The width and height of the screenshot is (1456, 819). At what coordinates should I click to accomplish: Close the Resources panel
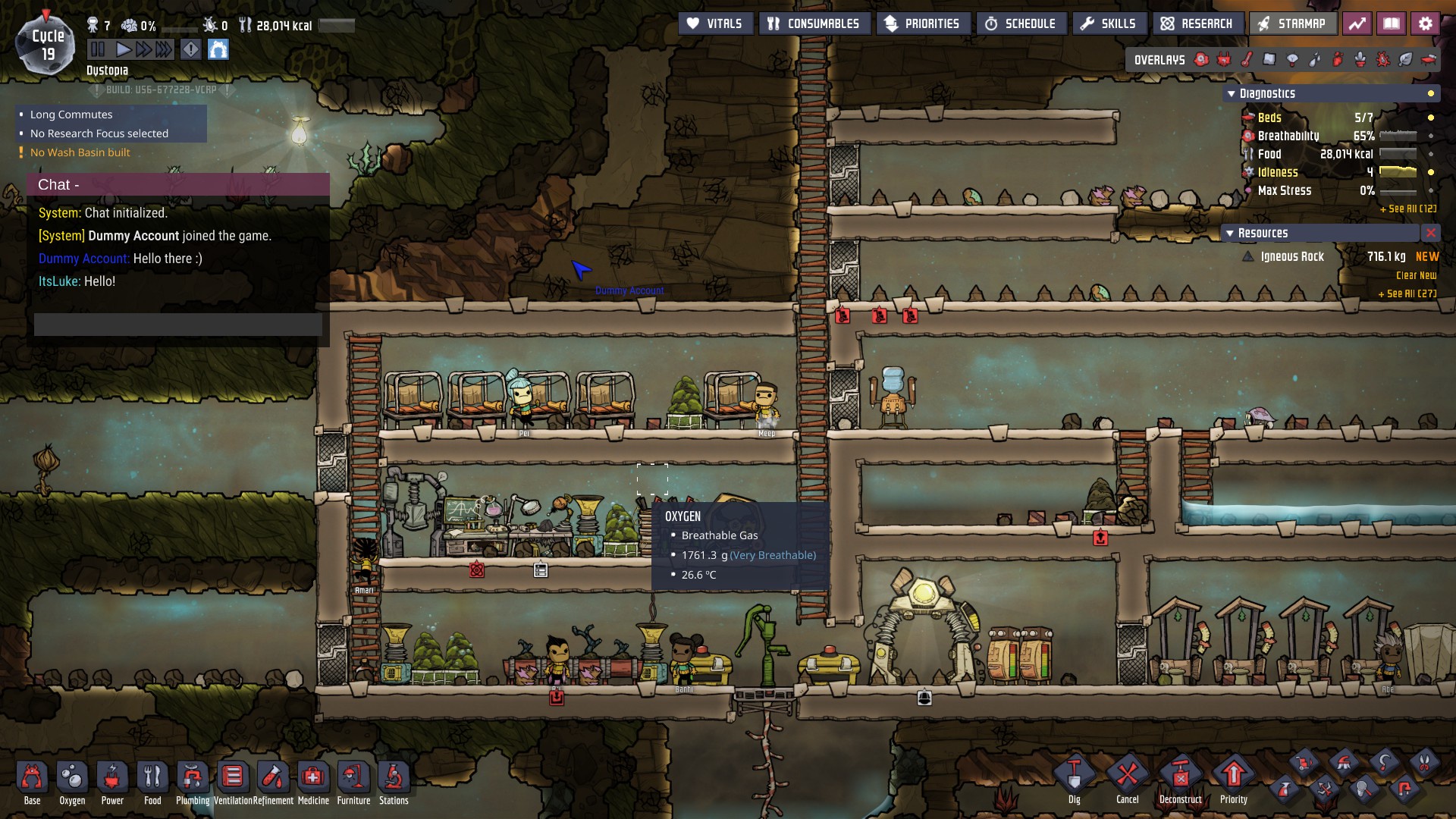click(x=1430, y=234)
